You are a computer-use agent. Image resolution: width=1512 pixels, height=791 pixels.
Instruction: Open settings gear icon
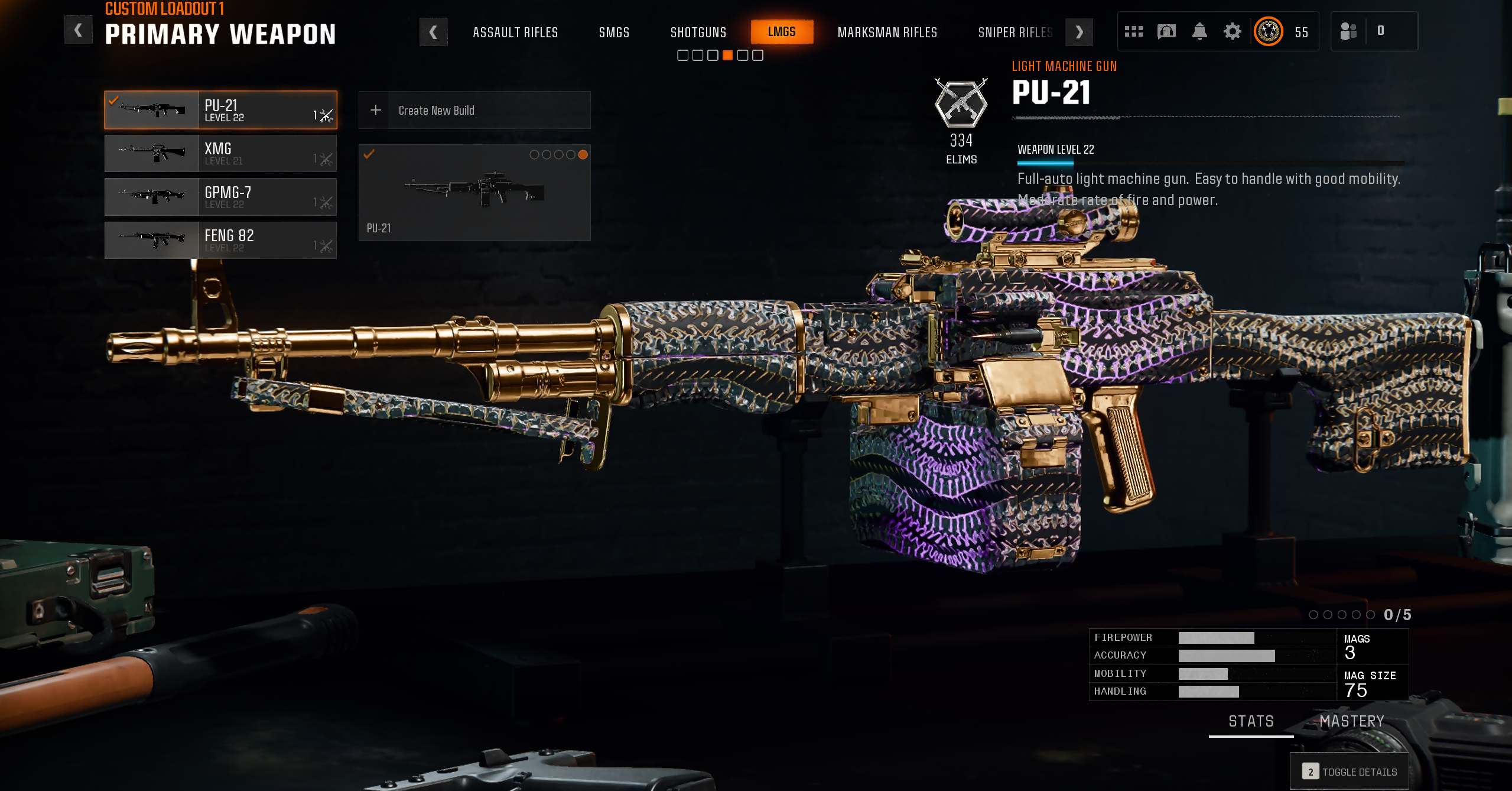coord(1232,31)
